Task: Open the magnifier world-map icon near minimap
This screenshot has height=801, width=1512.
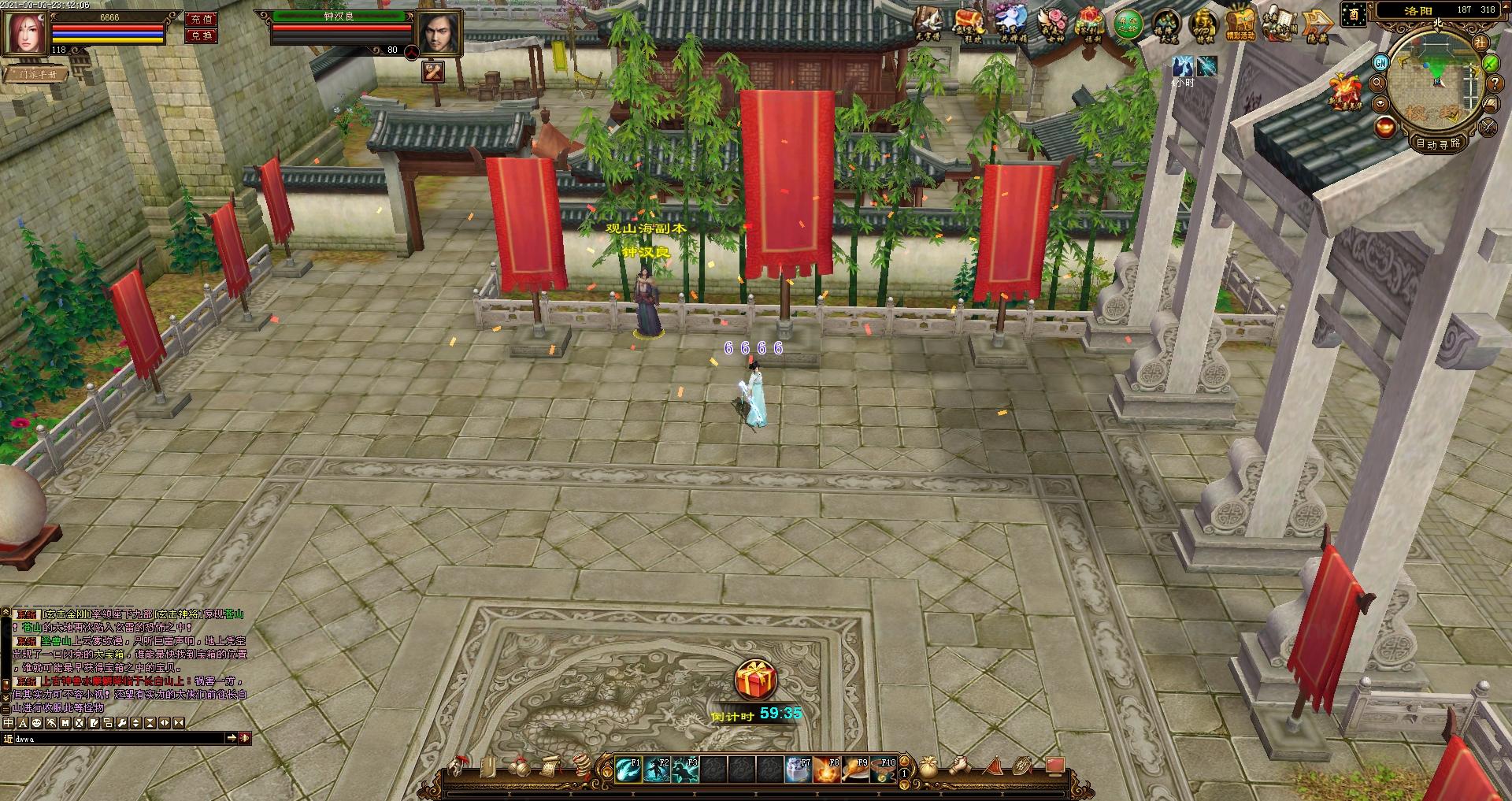Action: click(1377, 83)
